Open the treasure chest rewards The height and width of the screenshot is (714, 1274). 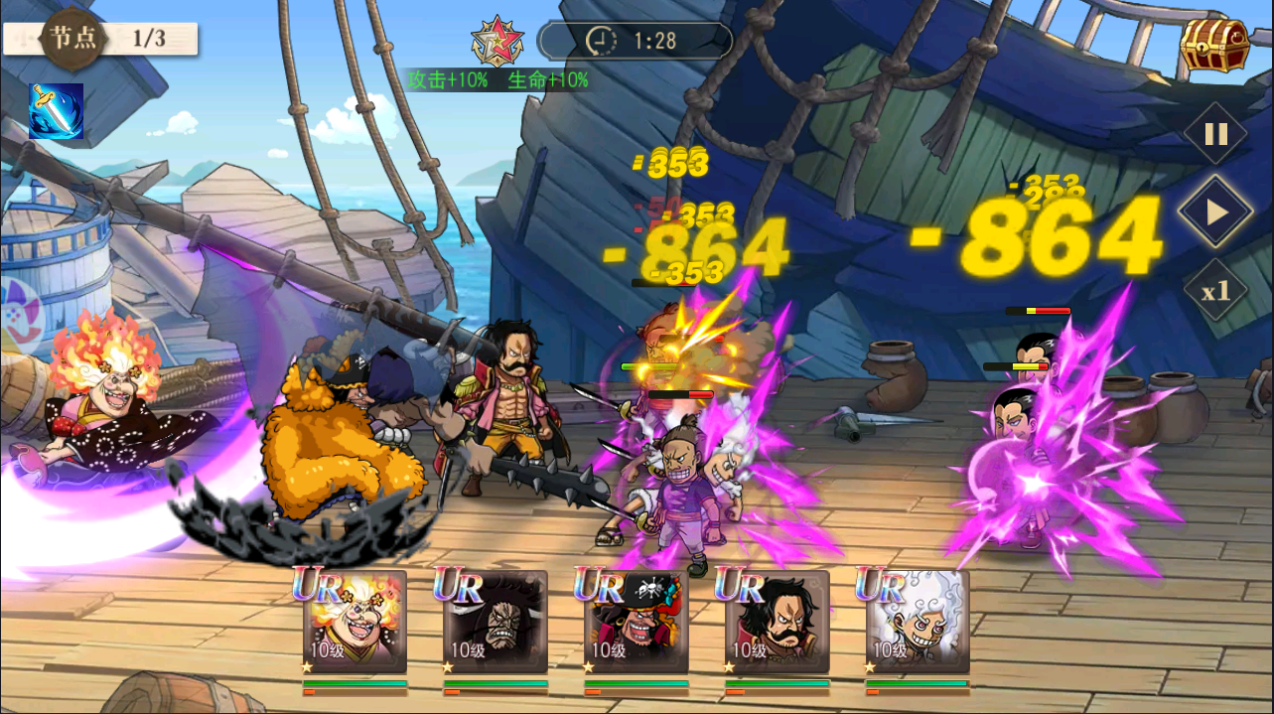(1214, 44)
